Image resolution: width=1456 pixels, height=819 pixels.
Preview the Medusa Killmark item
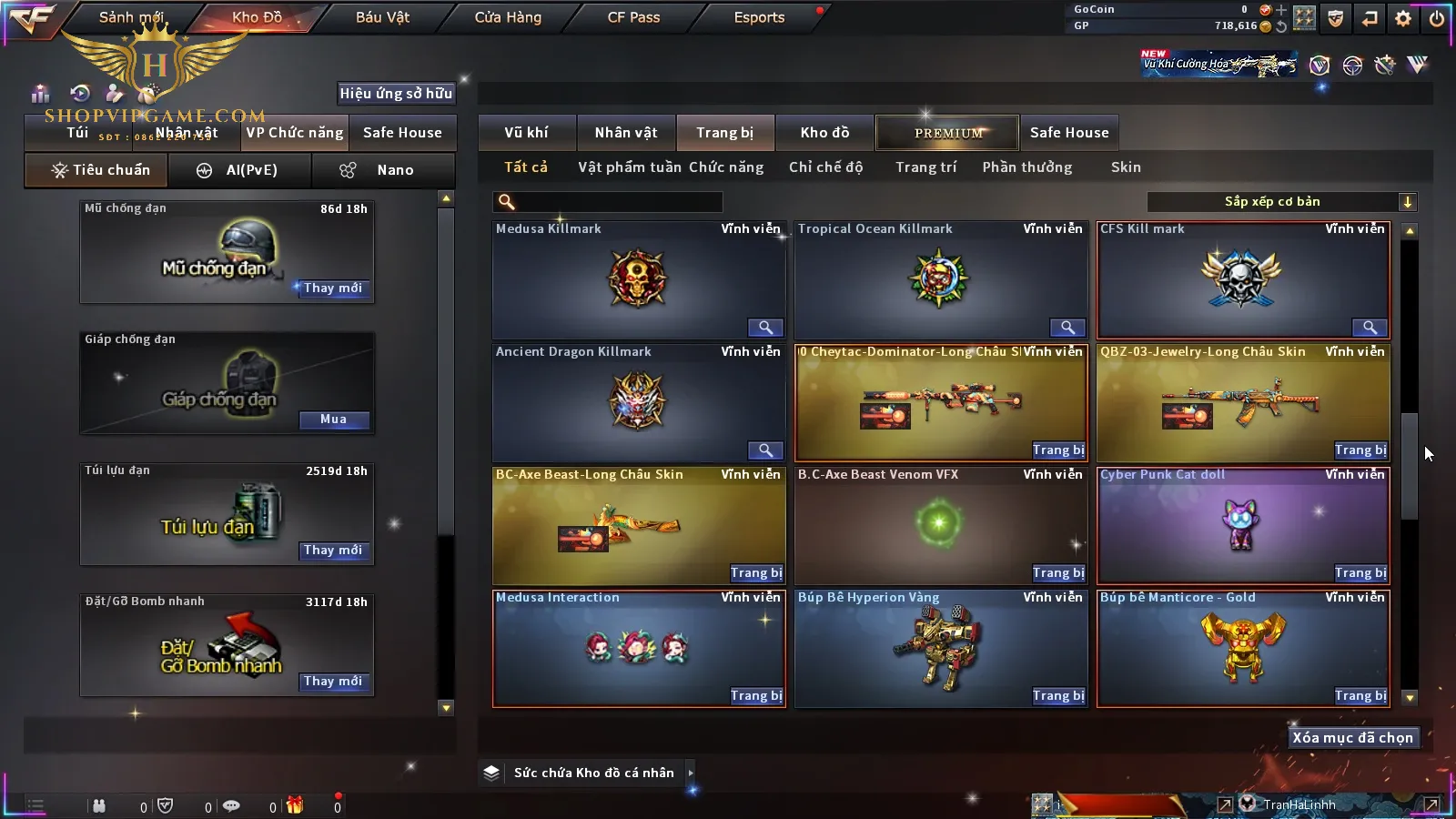click(x=765, y=328)
